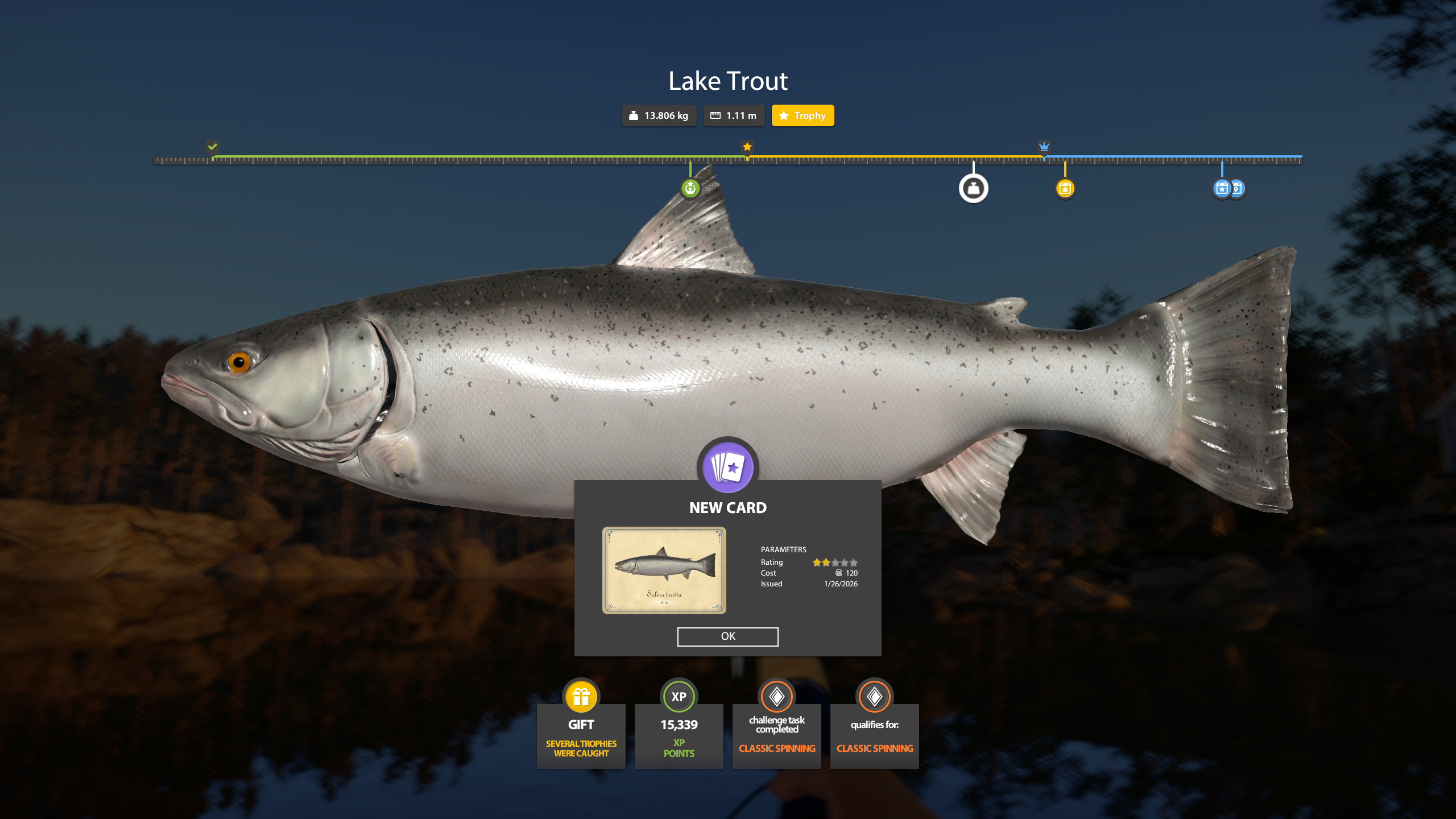Image resolution: width=1456 pixels, height=819 pixels.
Task: Select the ruler icon beside 1.11 m
Action: 715,115
